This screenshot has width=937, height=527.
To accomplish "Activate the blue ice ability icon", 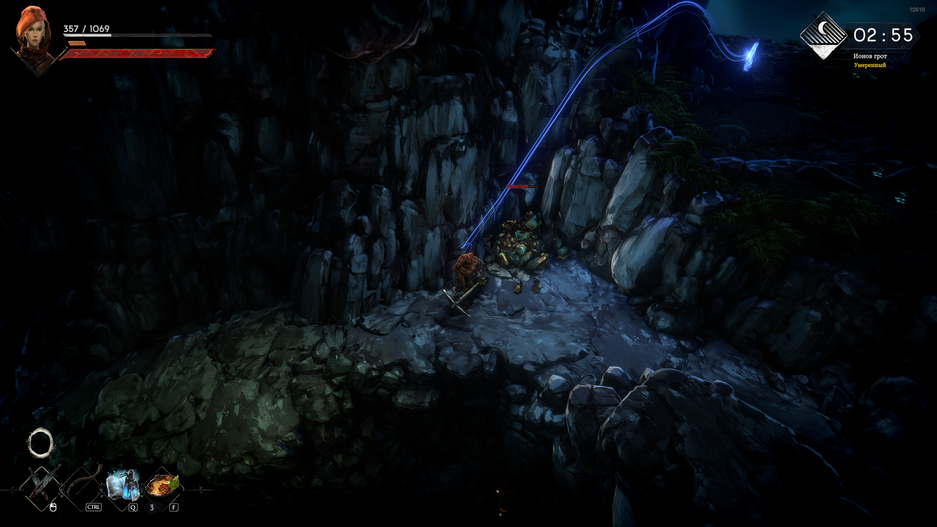I will point(122,486).
